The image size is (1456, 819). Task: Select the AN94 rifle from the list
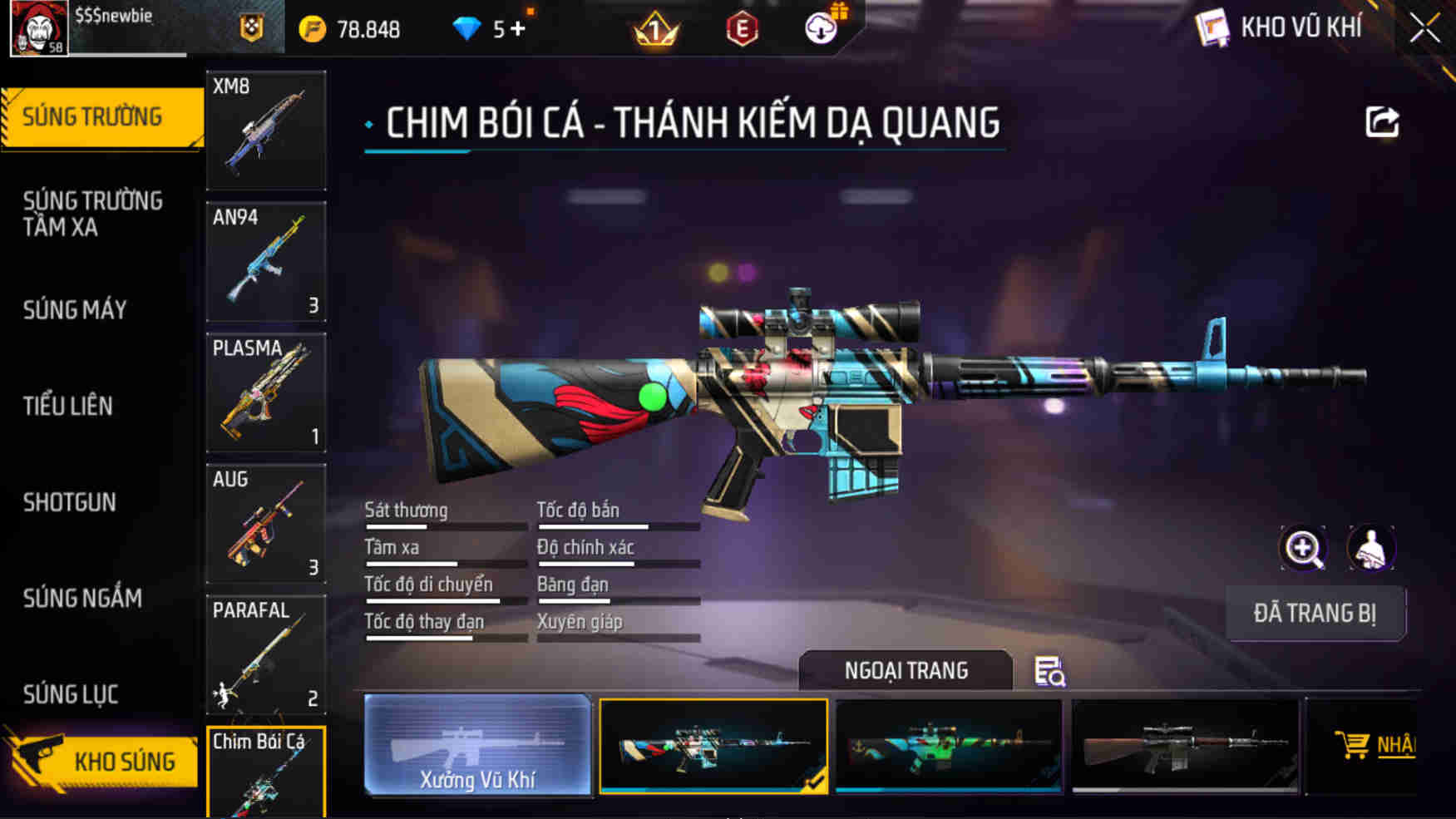pyautogui.click(x=265, y=261)
